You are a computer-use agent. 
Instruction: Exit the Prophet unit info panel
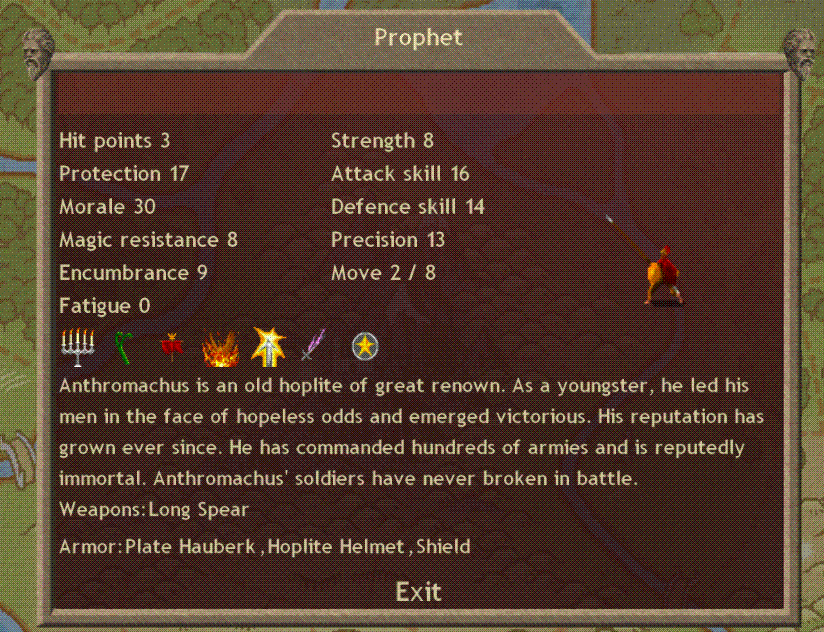pyautogui.click(x=418, y=591)
